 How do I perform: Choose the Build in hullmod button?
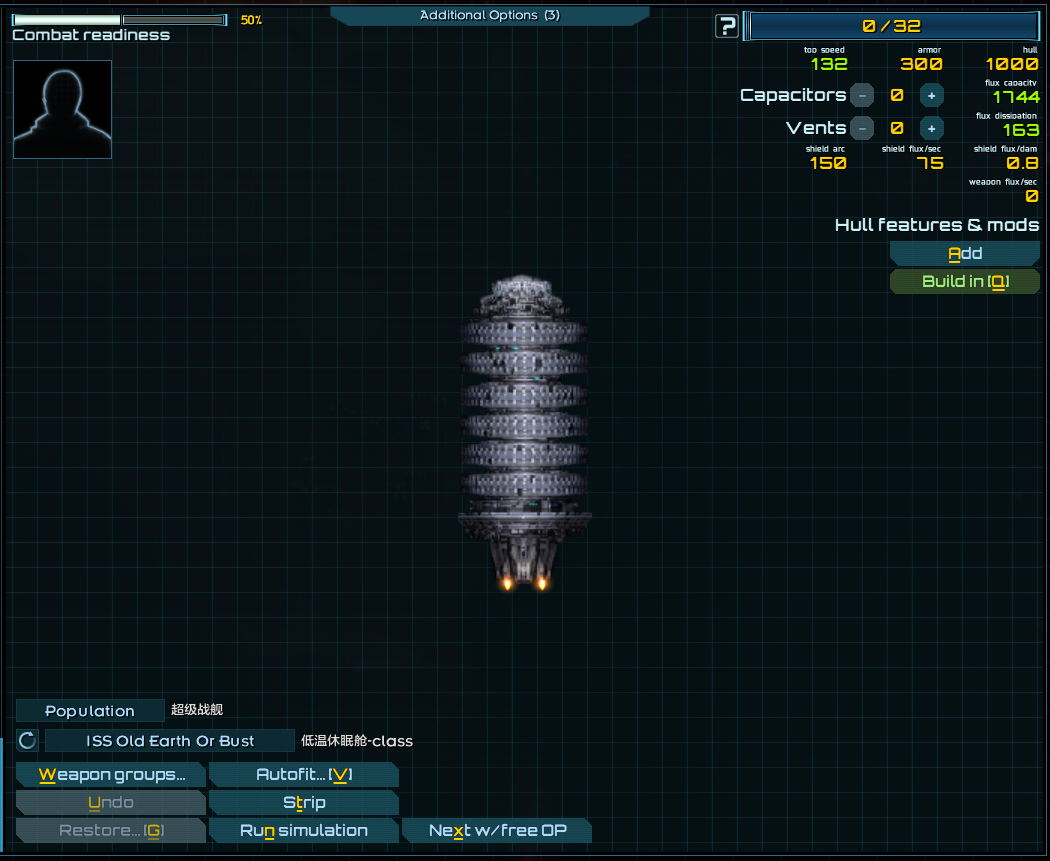964,282
